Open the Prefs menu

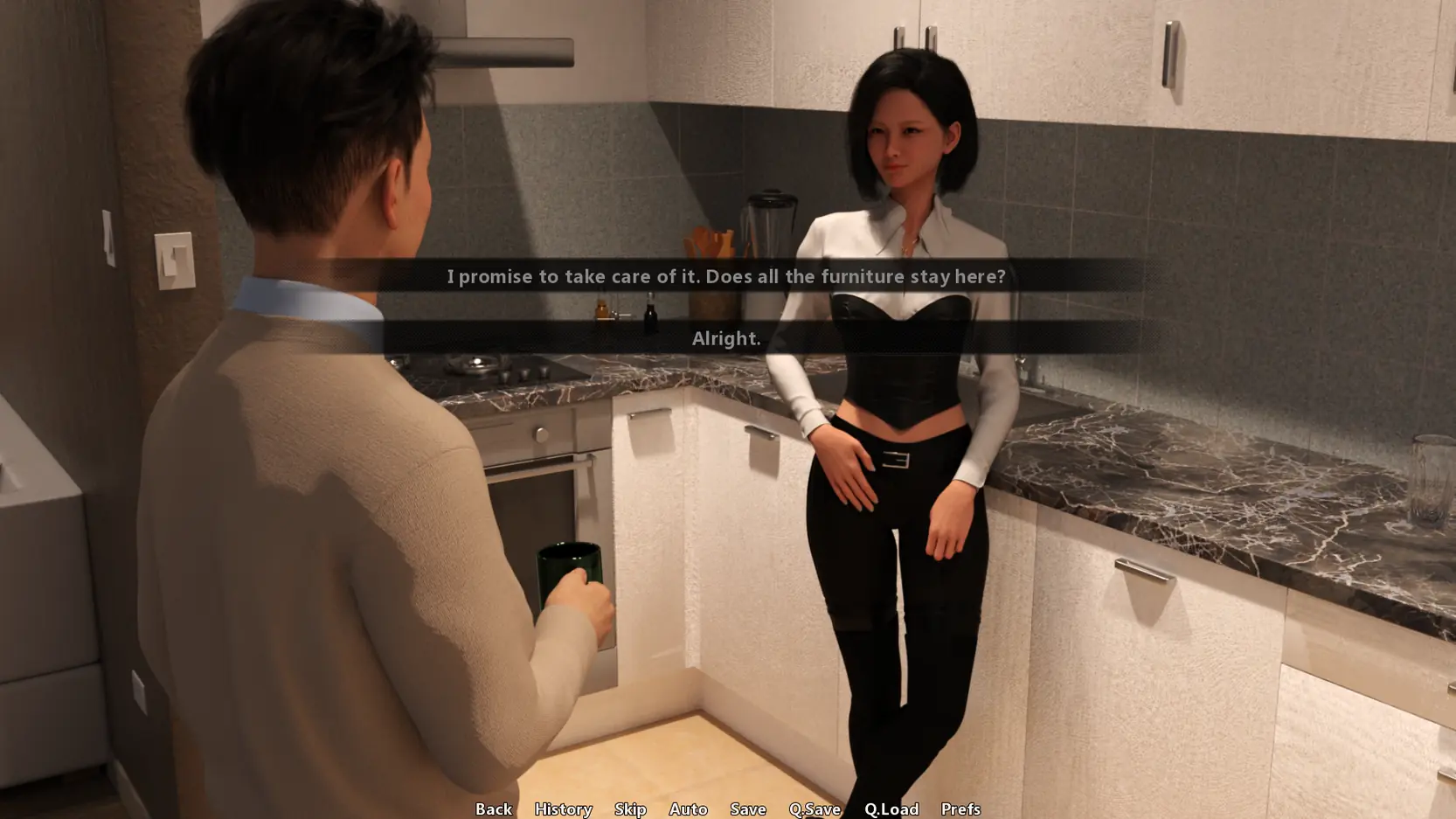(x=960, y=809)
